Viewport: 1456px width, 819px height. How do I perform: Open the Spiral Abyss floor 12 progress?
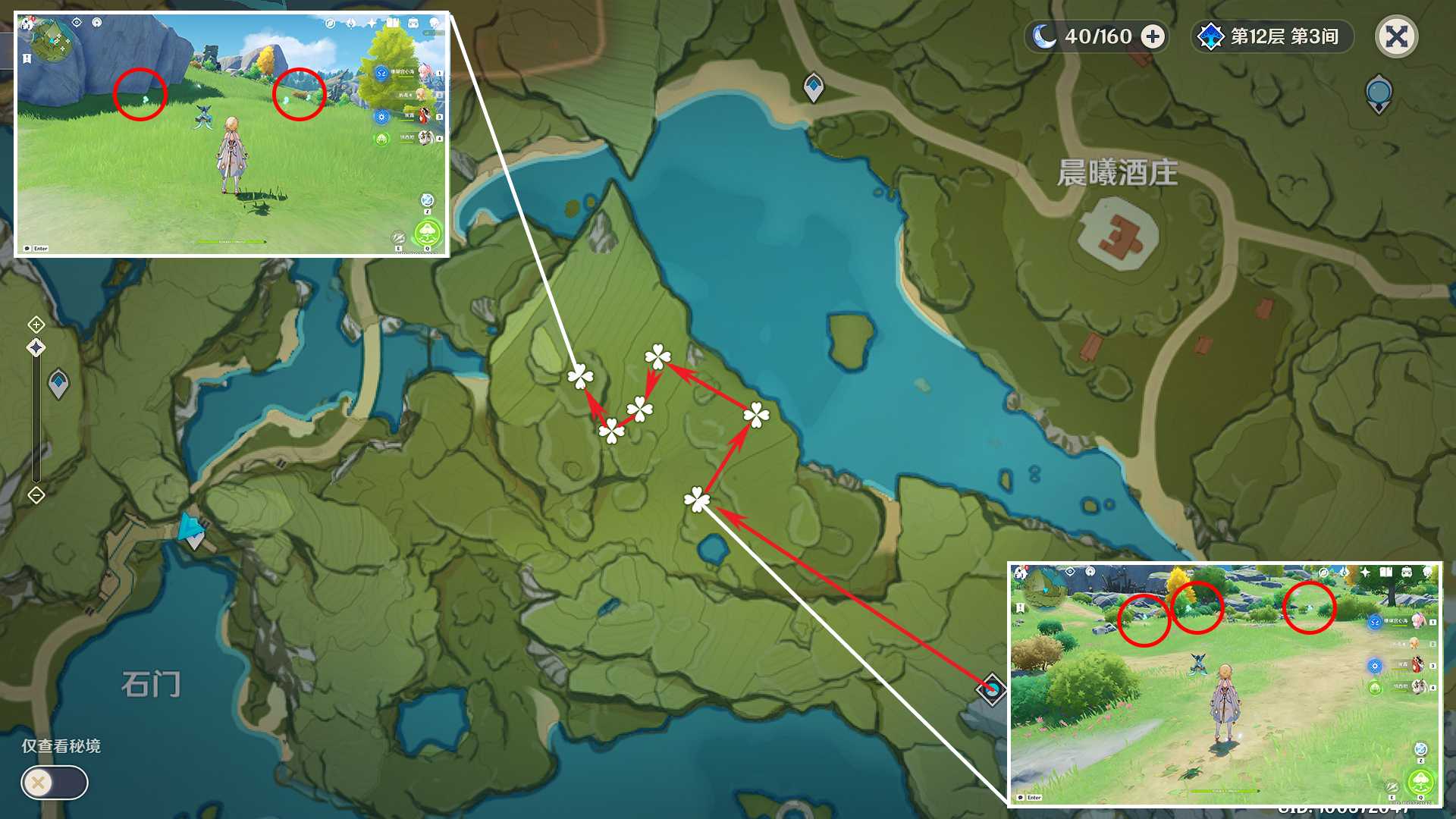coord(1272,36)
